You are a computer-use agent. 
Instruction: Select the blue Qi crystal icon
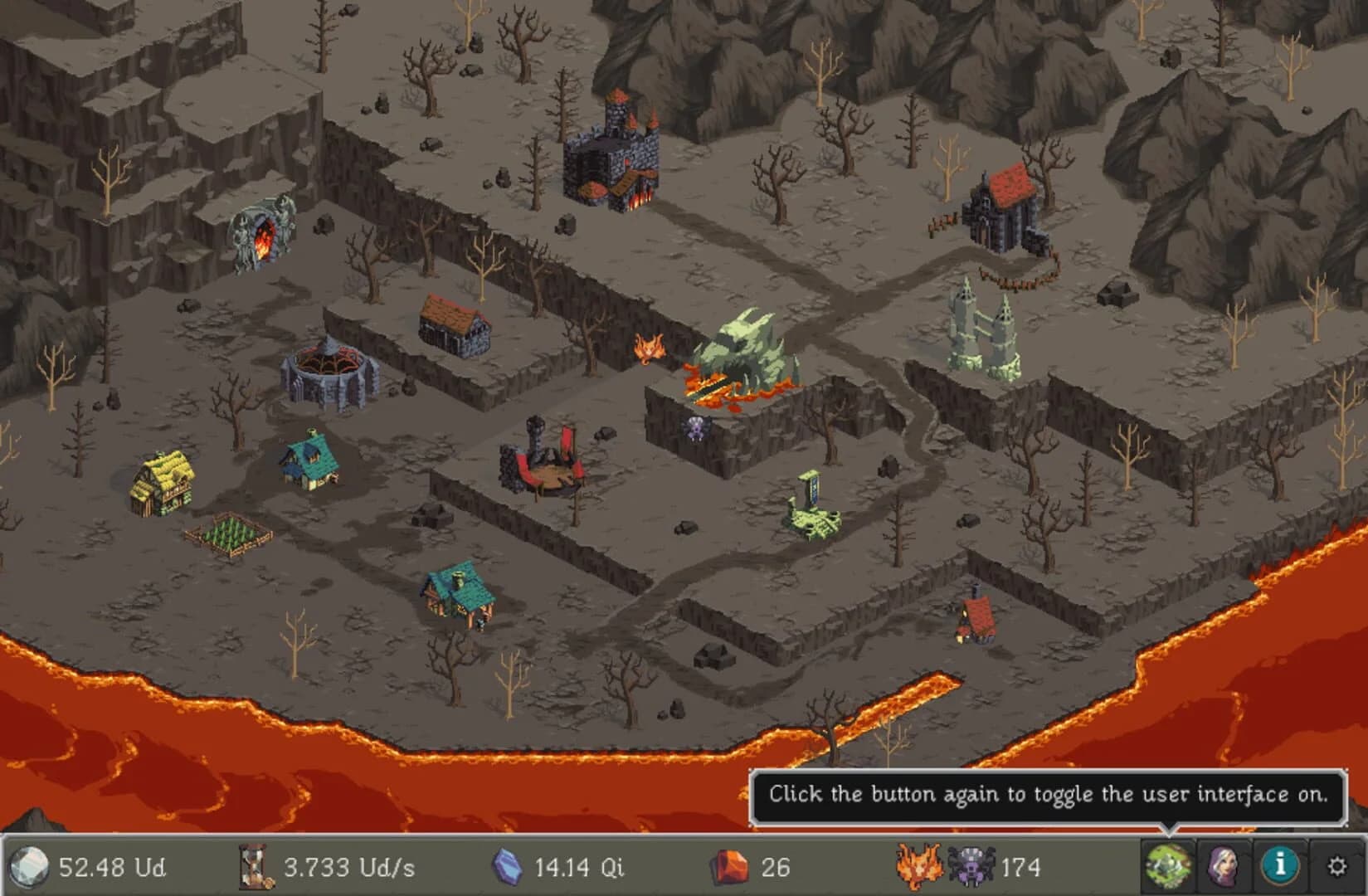[x=509, y=865]
